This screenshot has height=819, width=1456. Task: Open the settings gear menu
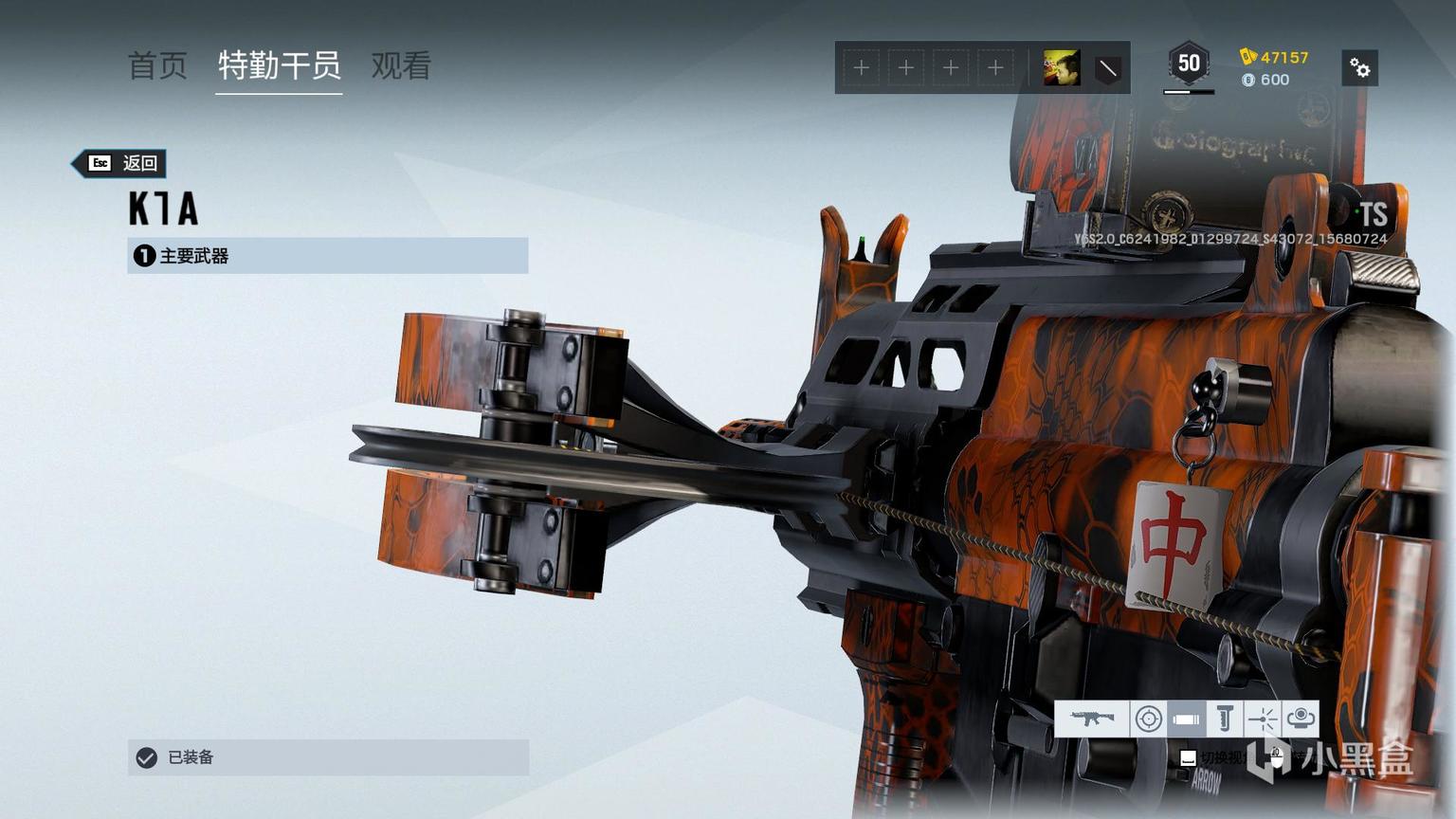pos(1359,68)
